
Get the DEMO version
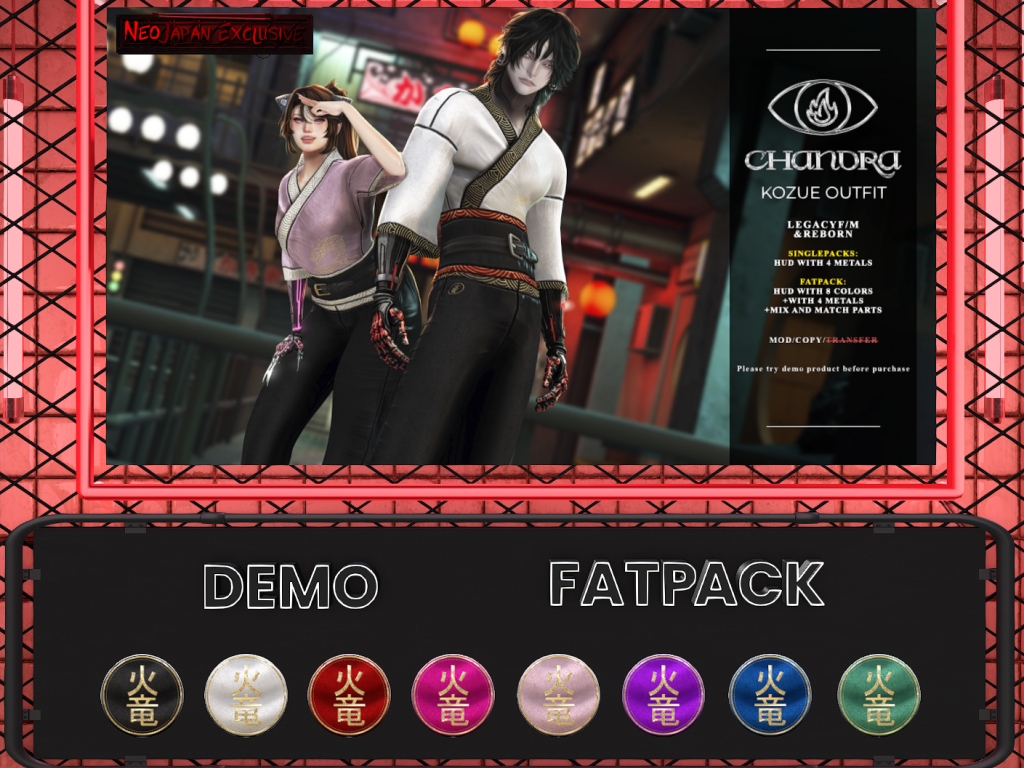290,587
